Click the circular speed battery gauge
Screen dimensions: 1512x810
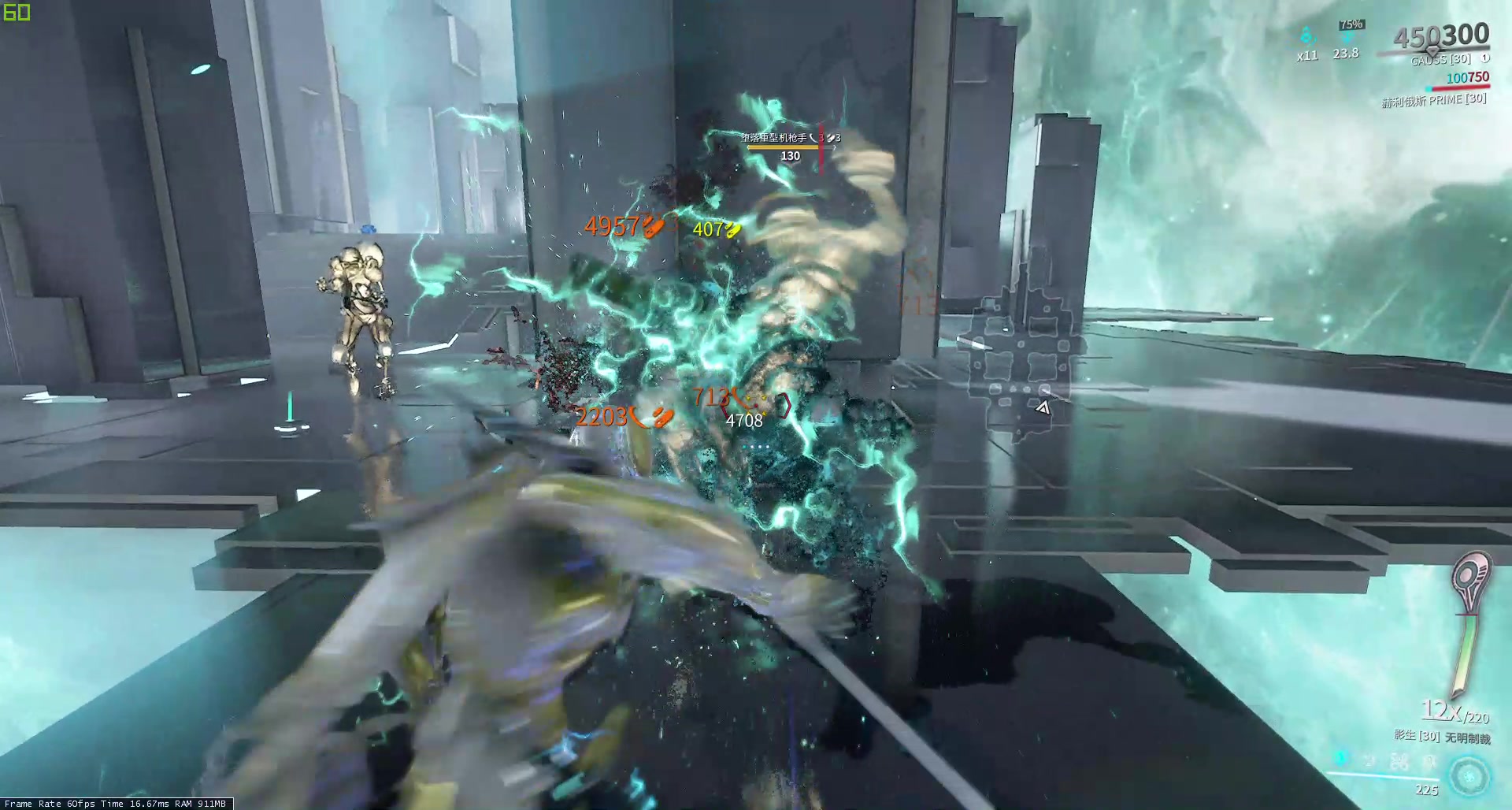tap(1469, 777)
